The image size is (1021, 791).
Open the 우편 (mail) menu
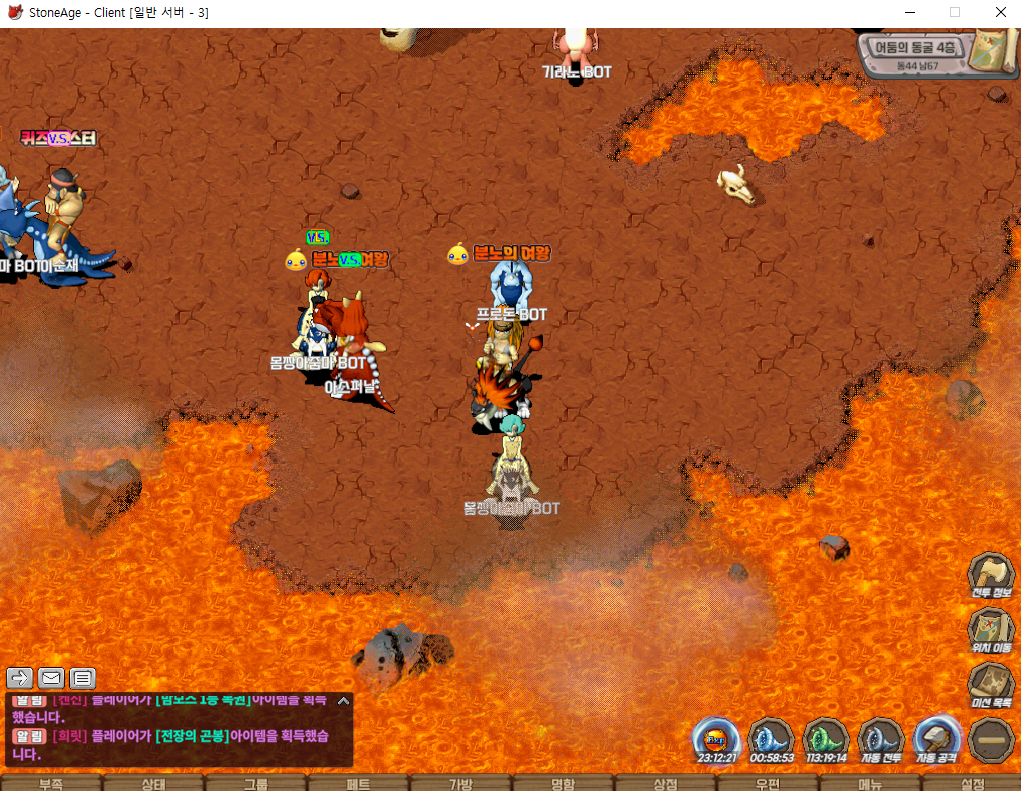click(767, 784)
